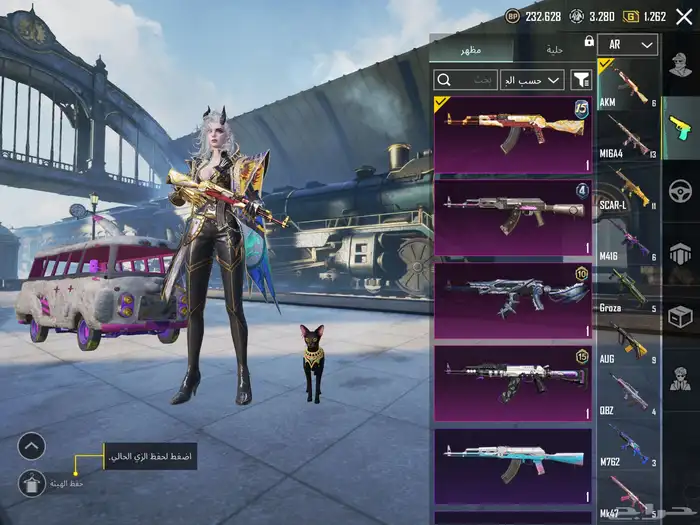The image size is (700, 525).
Task: Open the sort-by dropdown beside the search field
Action: pos(539,80)
